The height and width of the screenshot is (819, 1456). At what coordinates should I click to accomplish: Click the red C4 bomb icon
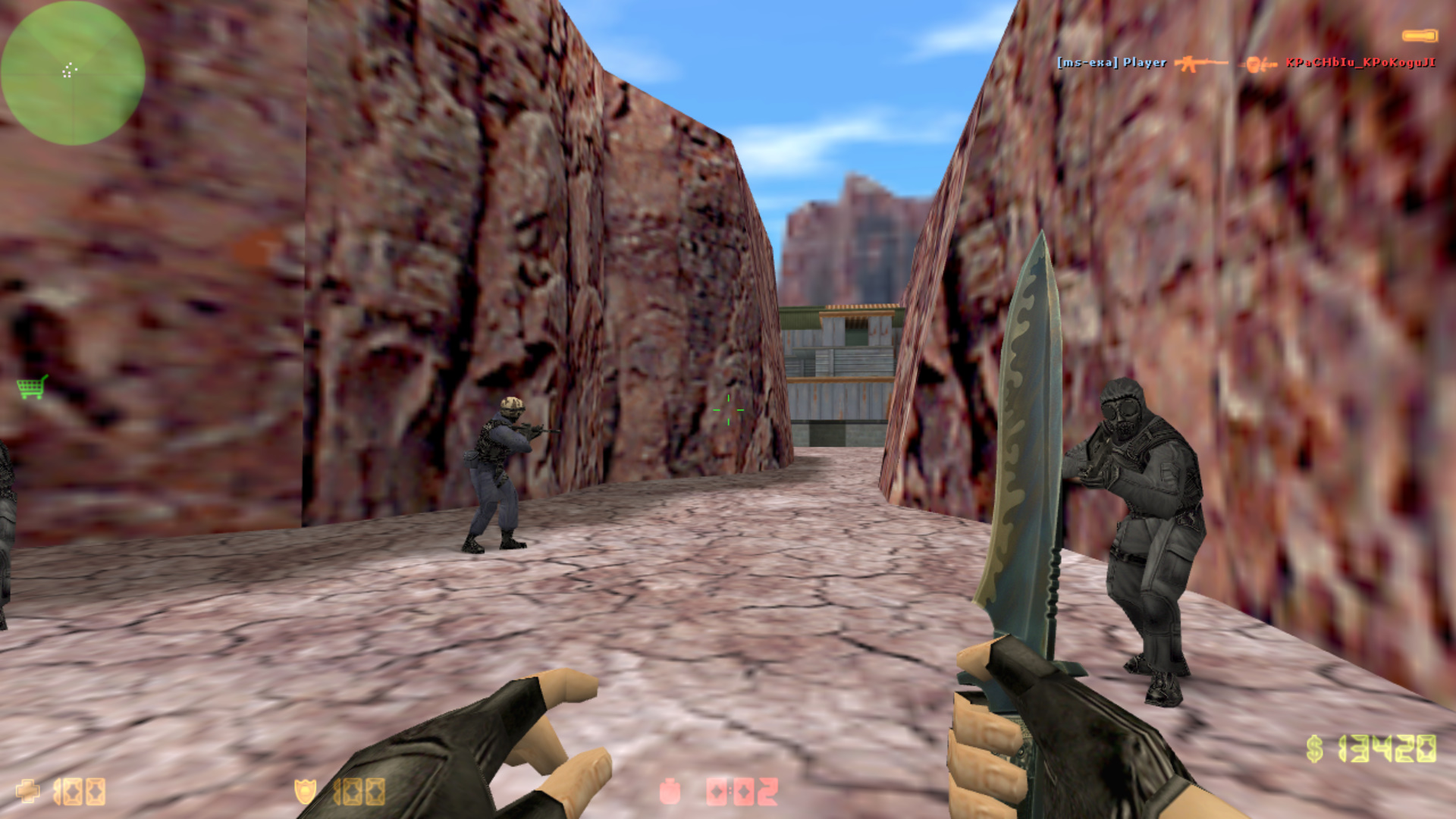pyautogui.click(x=670, y=791)
